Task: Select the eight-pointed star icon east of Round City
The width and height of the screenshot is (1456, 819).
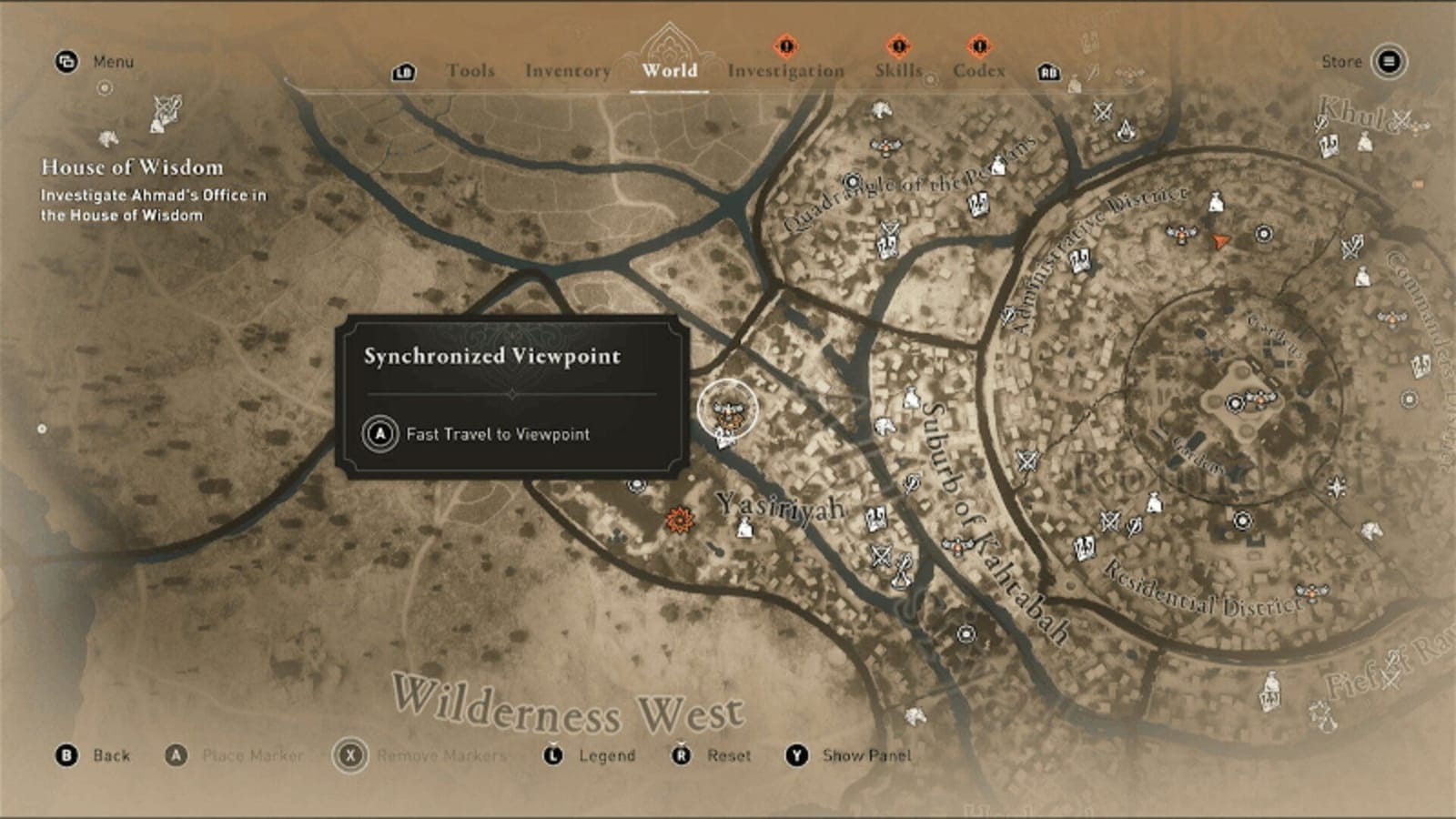Action: pos(1336,487)
